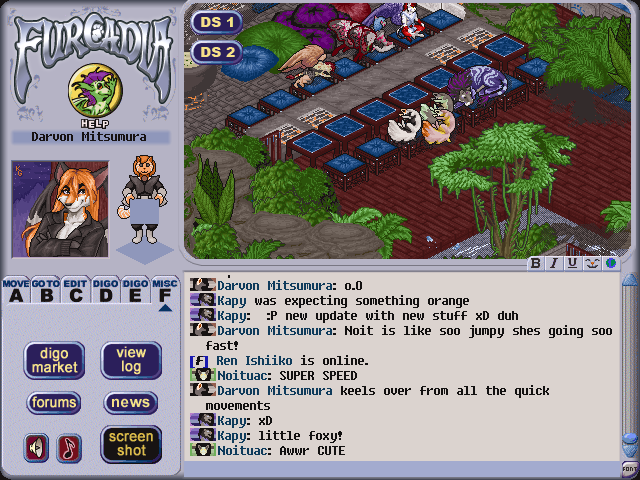Select the MISC F tab

[165, 291]
